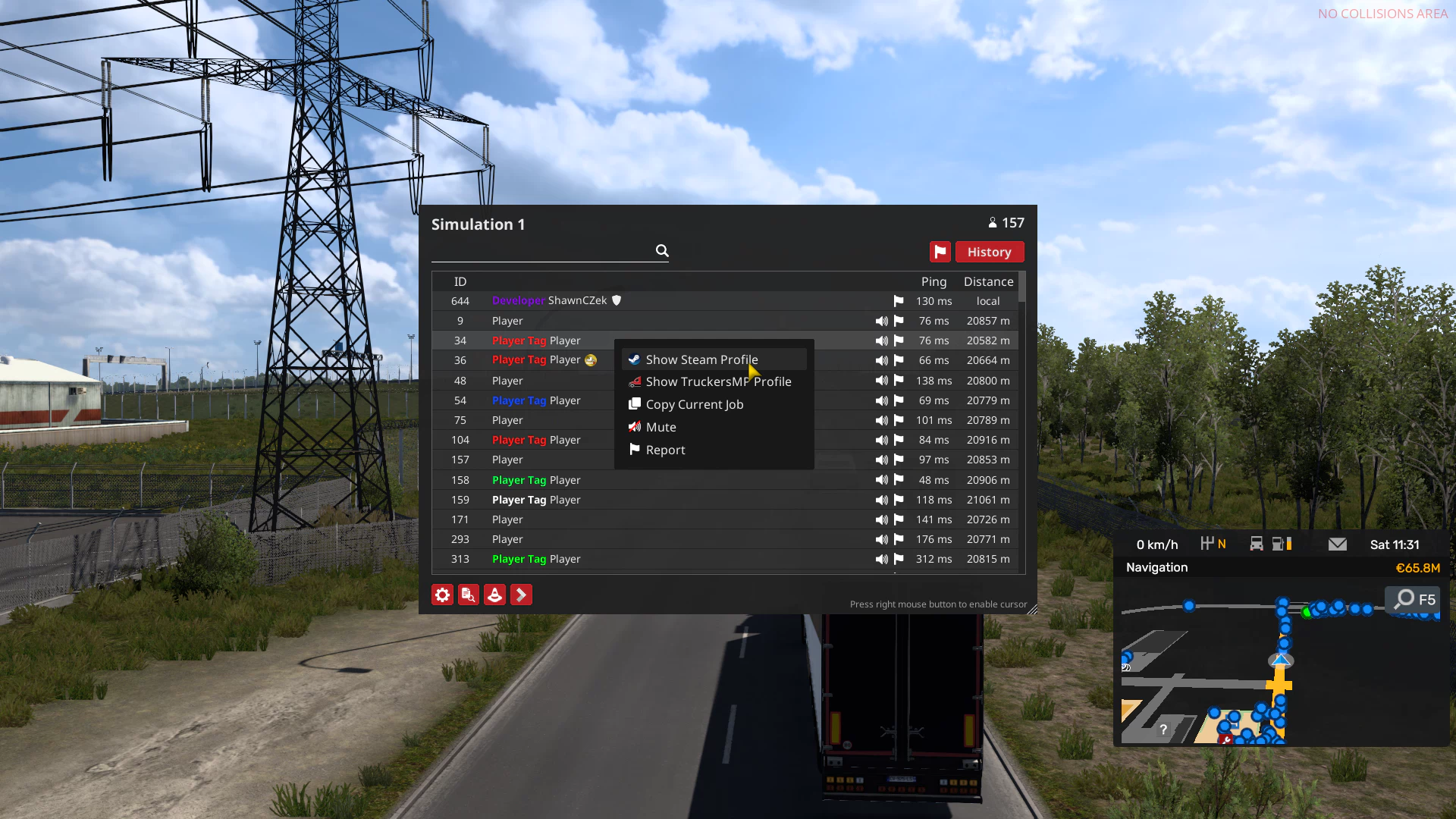Open the settings gear icon
Image resolution: width=1456 pixels, height=819 pixels.
click(442, 595)
